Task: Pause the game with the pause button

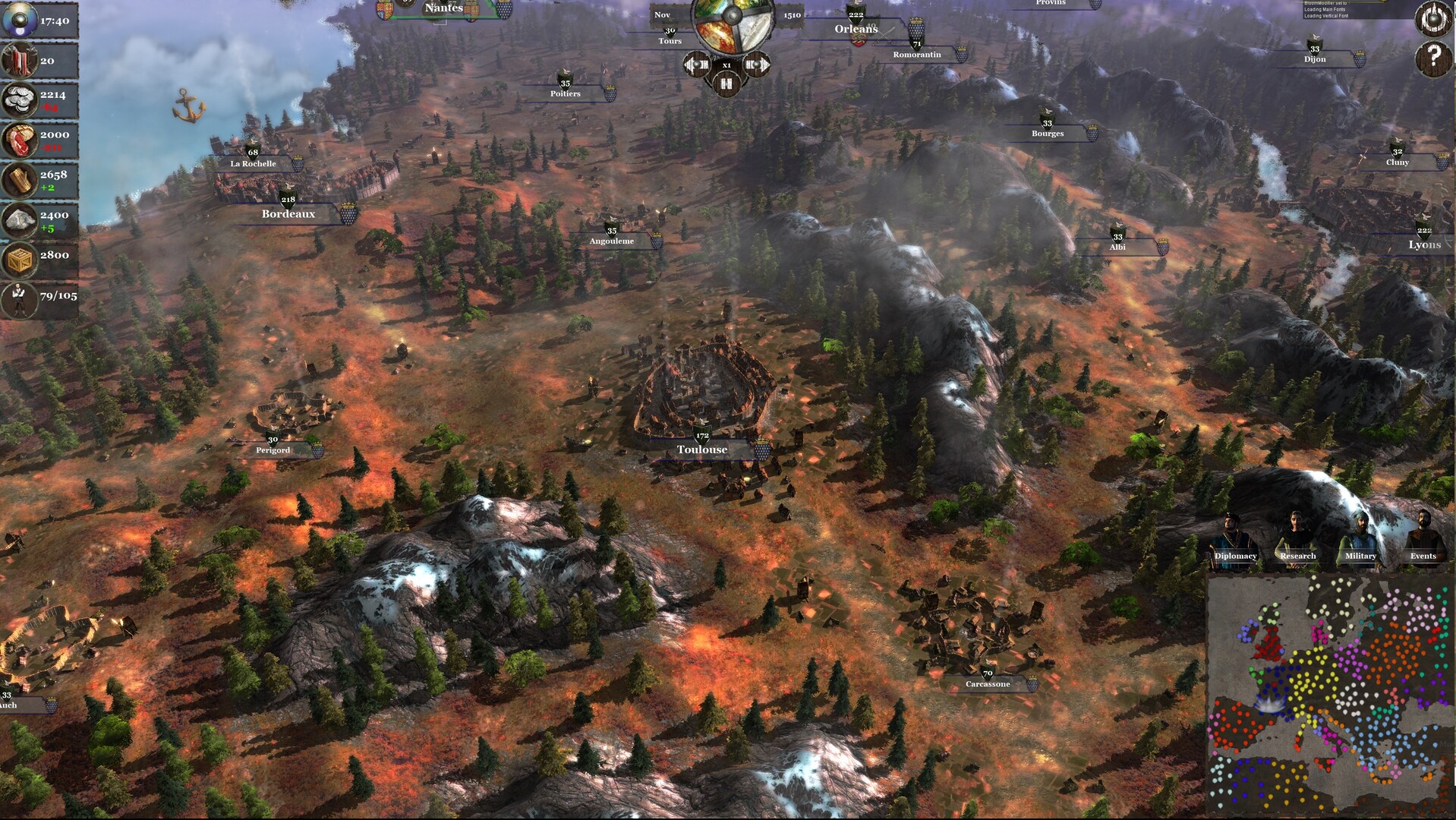Action: (726, 84)
